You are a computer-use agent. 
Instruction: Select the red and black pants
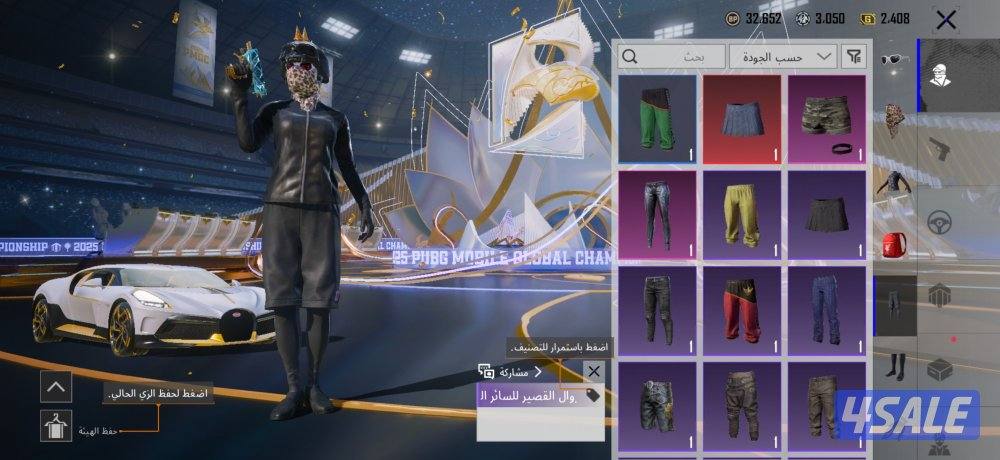[x=741, y=308]
